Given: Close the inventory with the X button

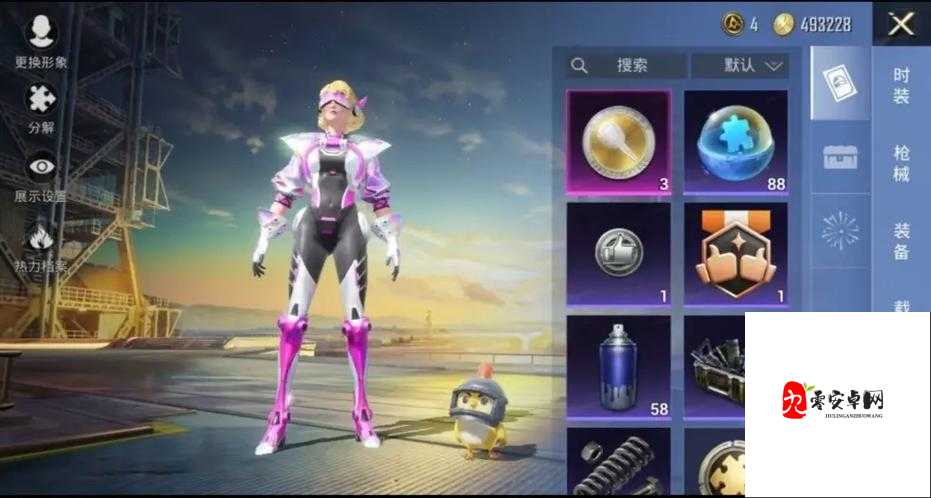Looking at the screenshot, I should tap(901, 23).
